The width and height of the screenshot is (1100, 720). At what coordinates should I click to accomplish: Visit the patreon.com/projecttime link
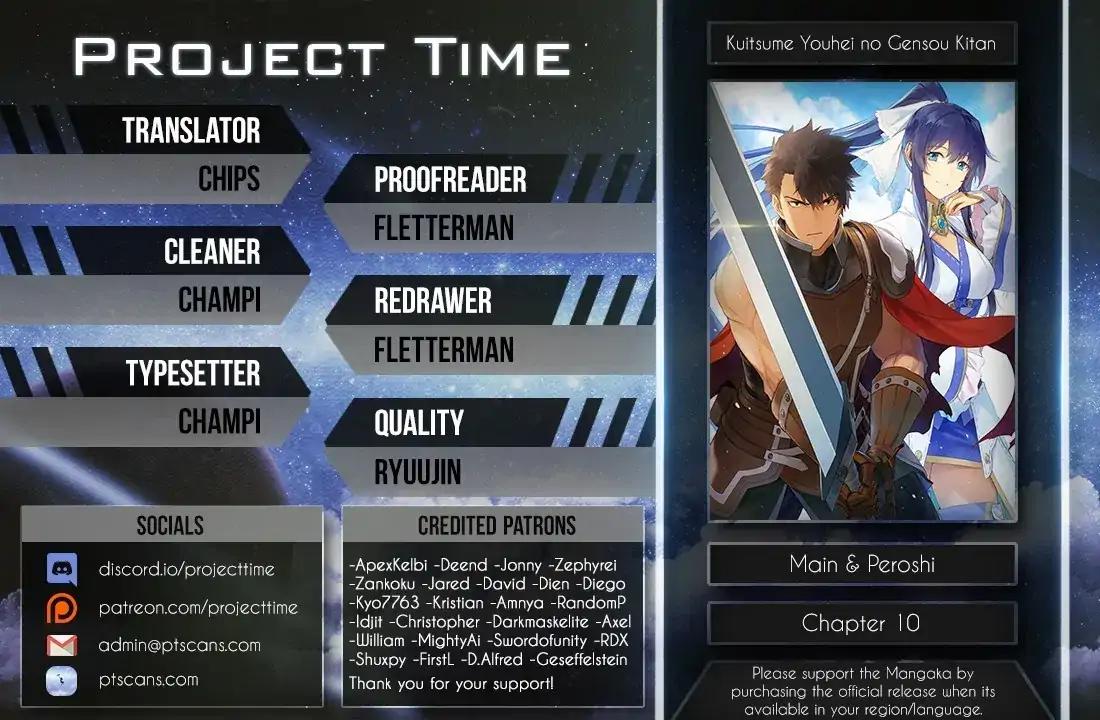pos(198,607)
